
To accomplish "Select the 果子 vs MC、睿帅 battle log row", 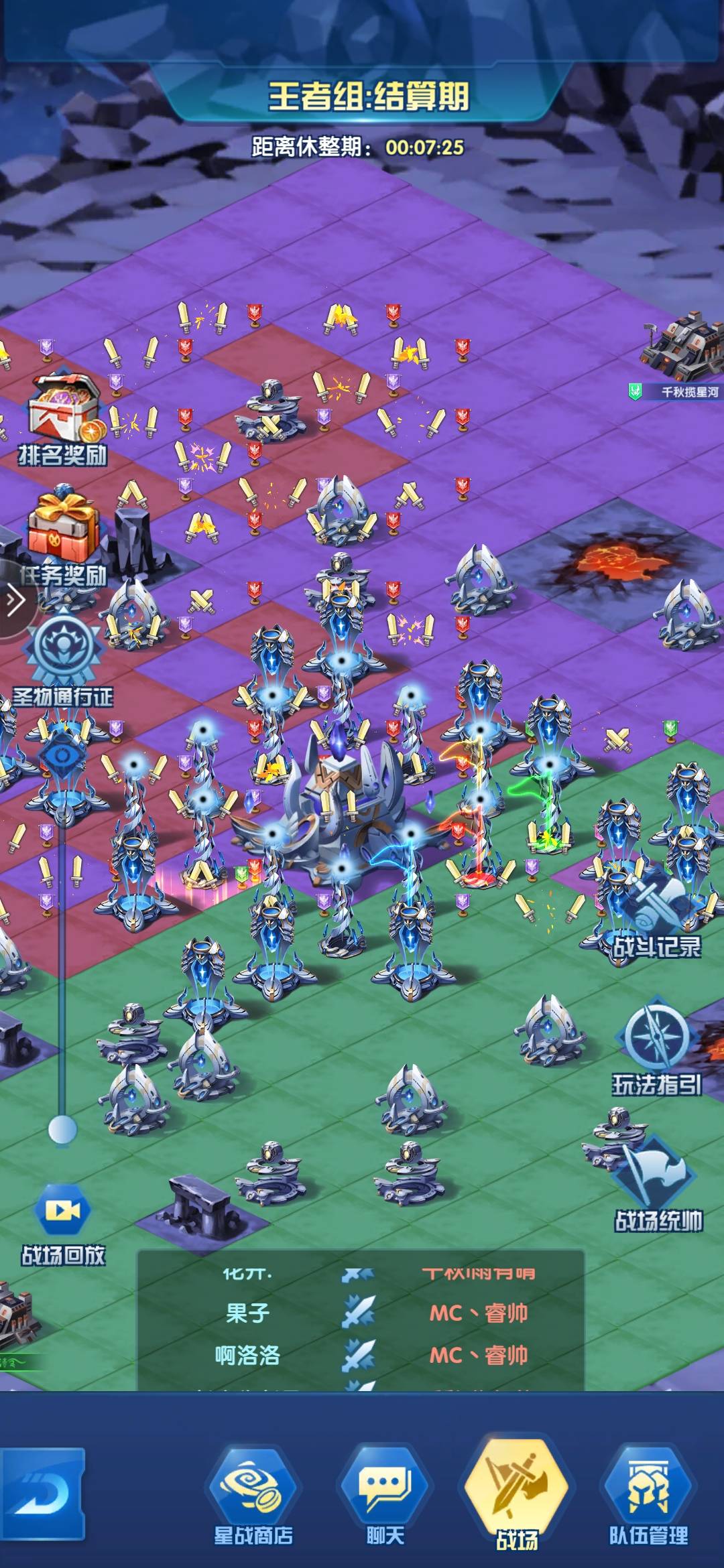I will pos(362,1312).
